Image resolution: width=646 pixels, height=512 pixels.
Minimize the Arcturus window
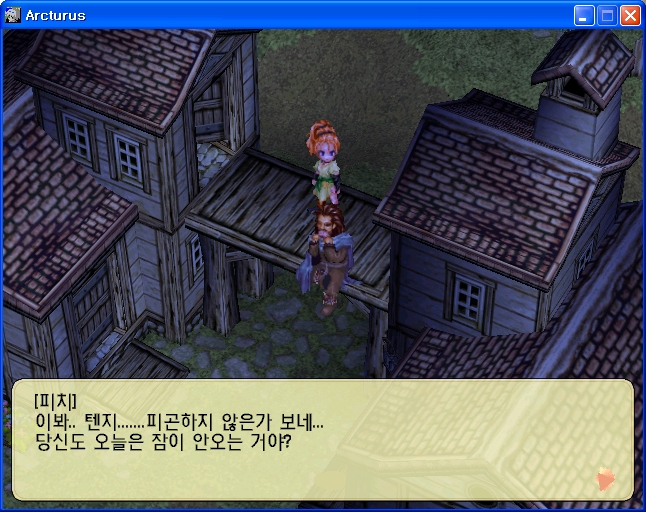coord(584,15)
